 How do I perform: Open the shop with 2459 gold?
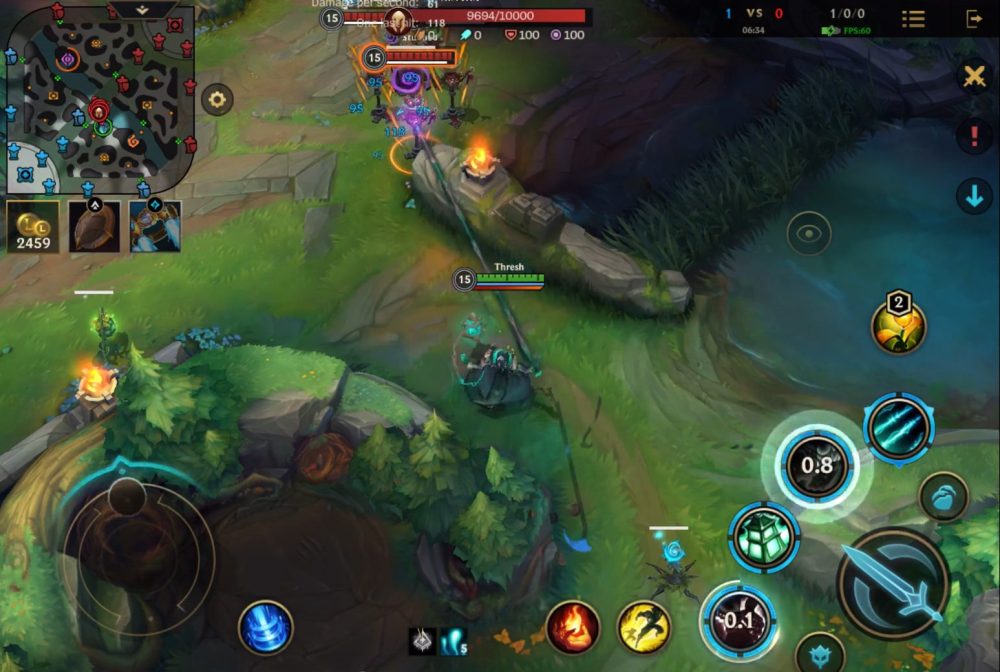pyautogui.click(x=33, y=226)
